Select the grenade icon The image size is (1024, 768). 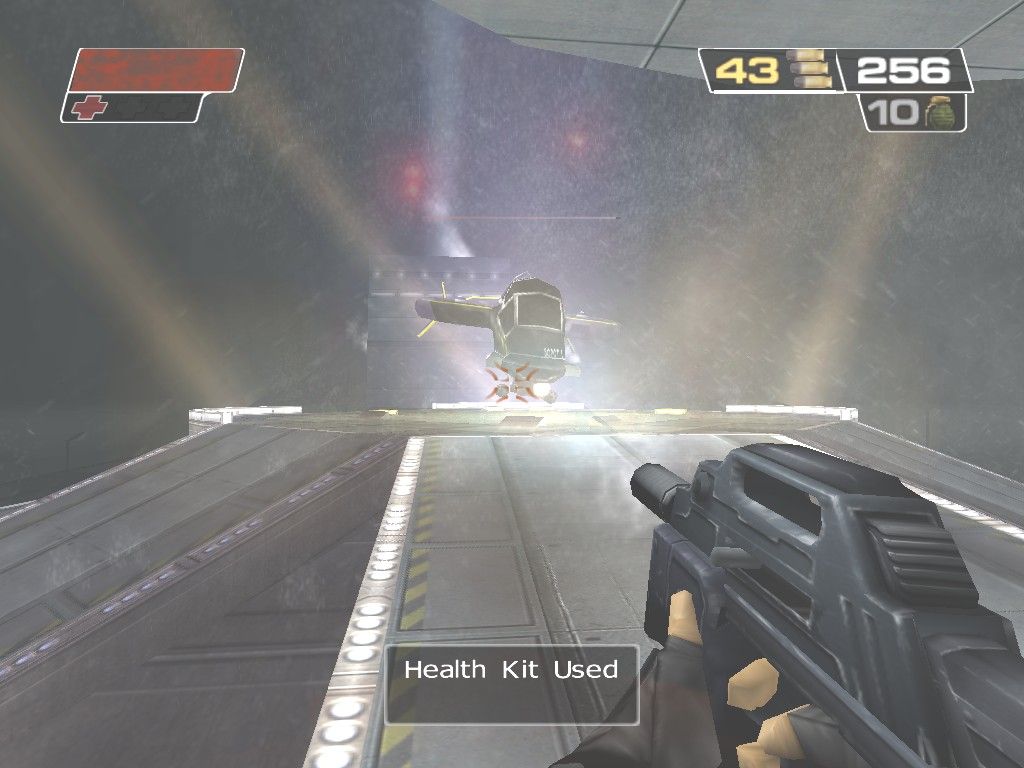pyautogui.click(x=940, y=113)
